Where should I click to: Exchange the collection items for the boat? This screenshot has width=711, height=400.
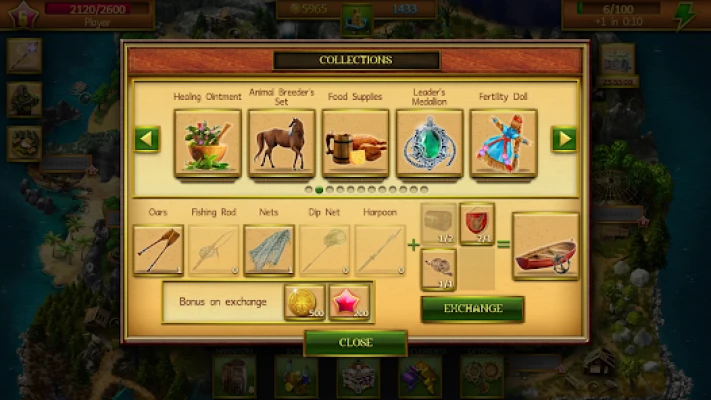coord(472,308)
